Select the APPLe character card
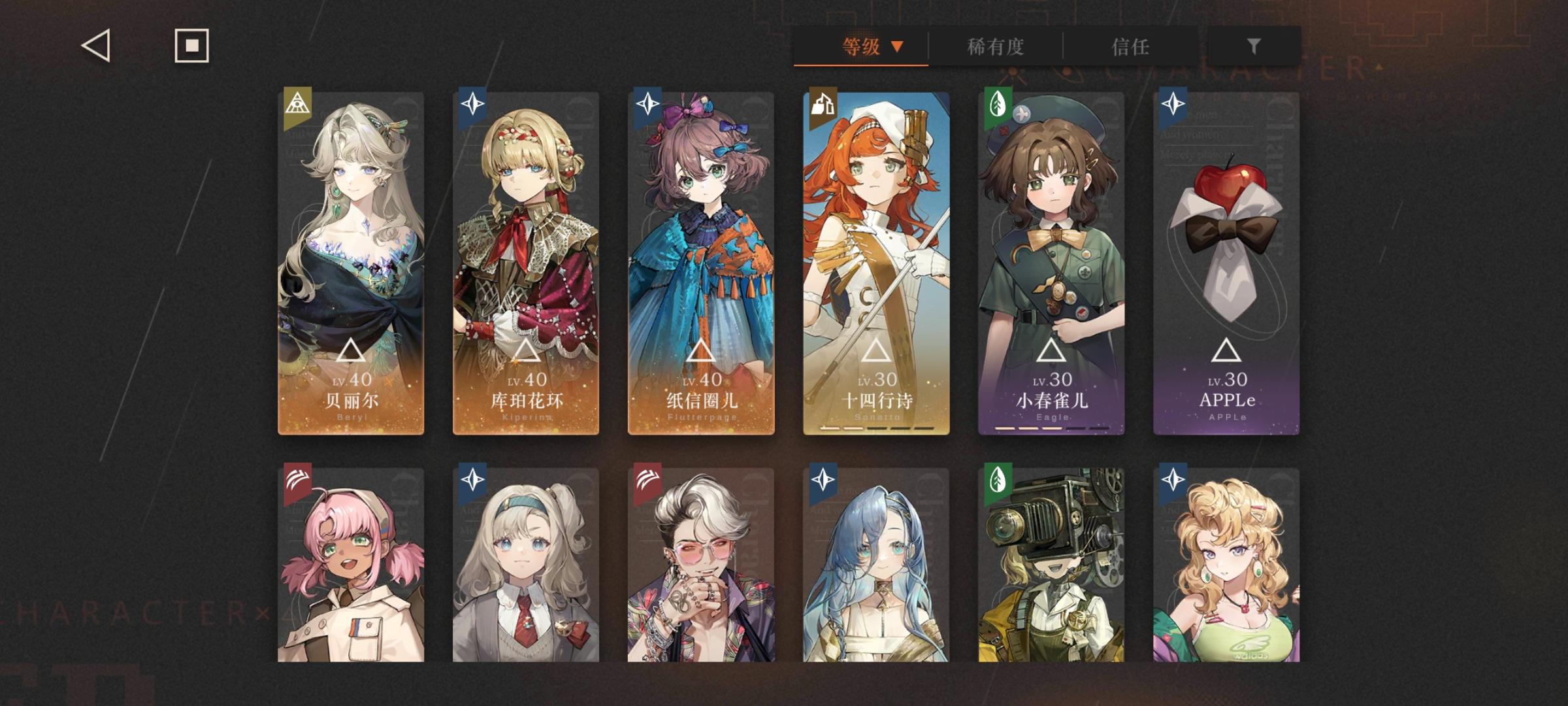 [x=1227, y=261]
